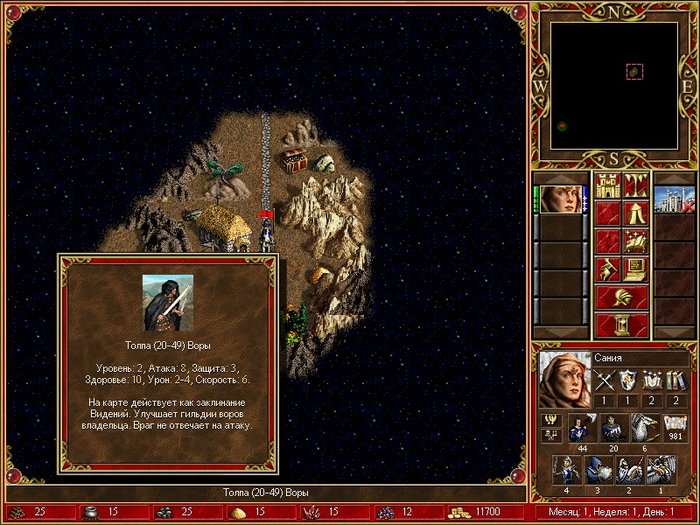
Task: Select the single angel army slot
Action: pyautogui.click(x=659, y=470)
